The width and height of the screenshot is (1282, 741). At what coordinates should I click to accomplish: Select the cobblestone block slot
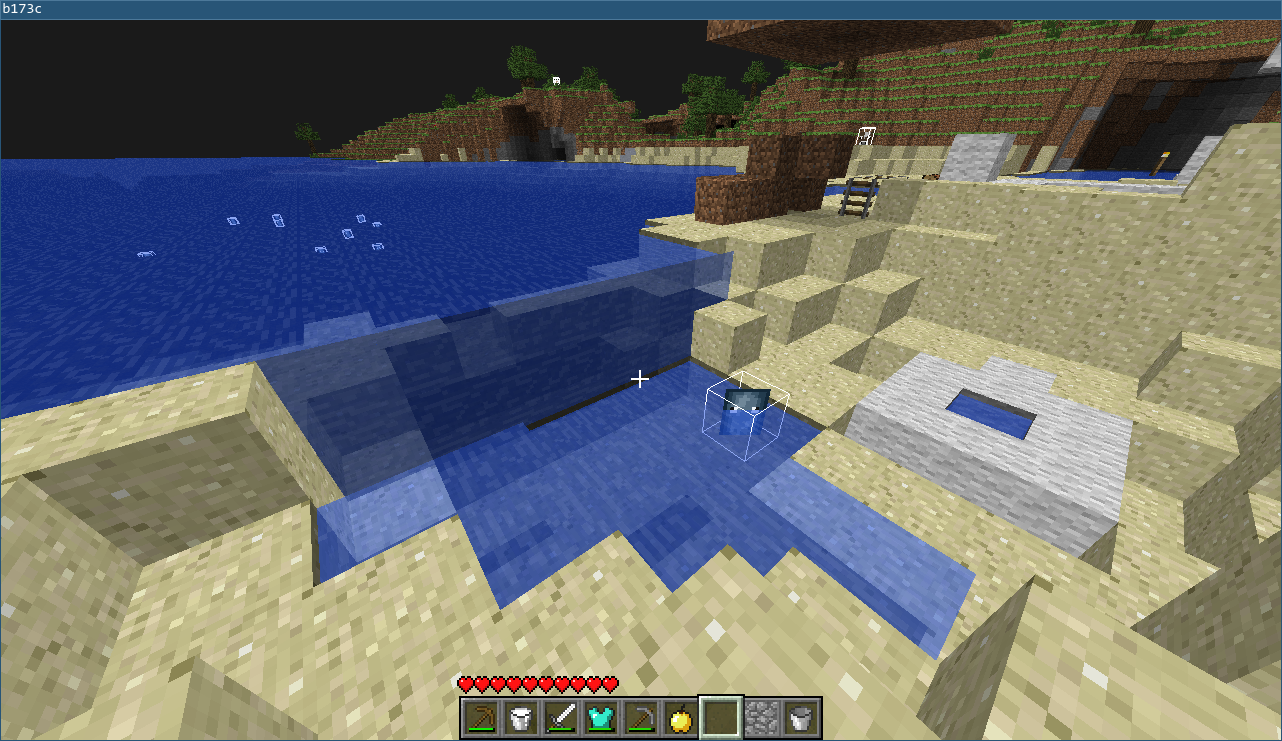tap(761, 717)
